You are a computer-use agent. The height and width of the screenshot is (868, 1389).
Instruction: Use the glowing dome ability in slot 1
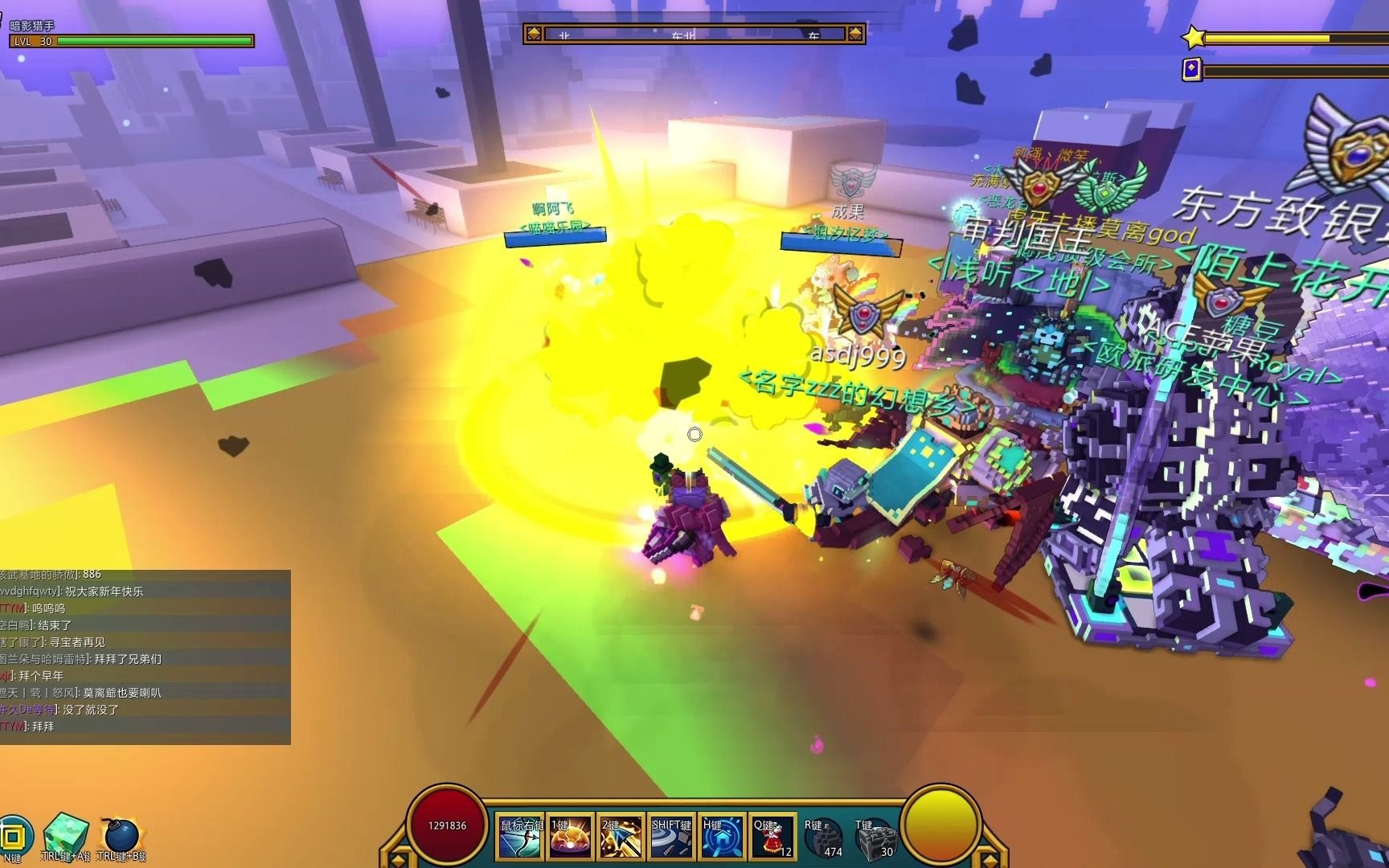pos(572,837)
